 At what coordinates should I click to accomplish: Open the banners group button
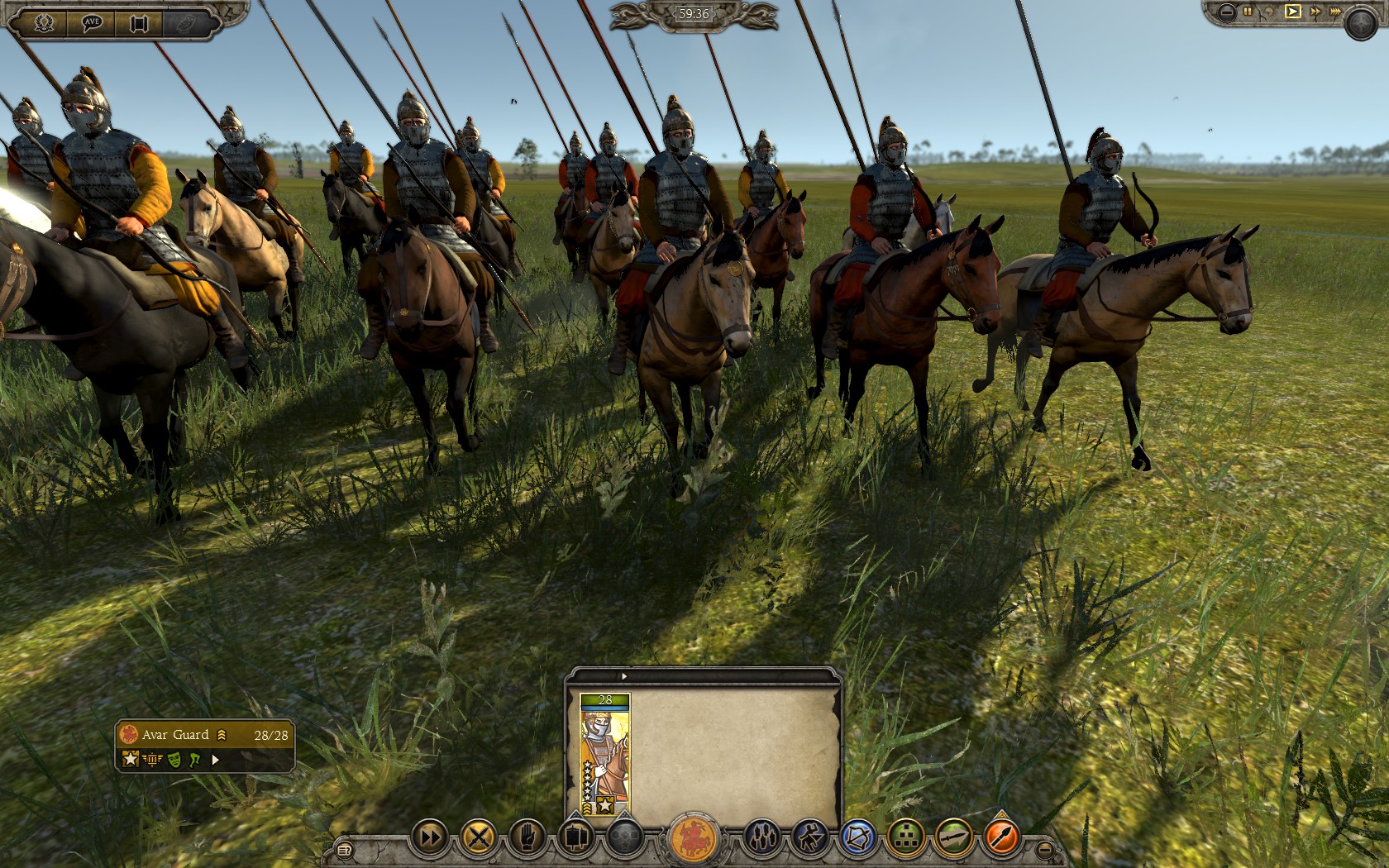click(x=575, y=837)
